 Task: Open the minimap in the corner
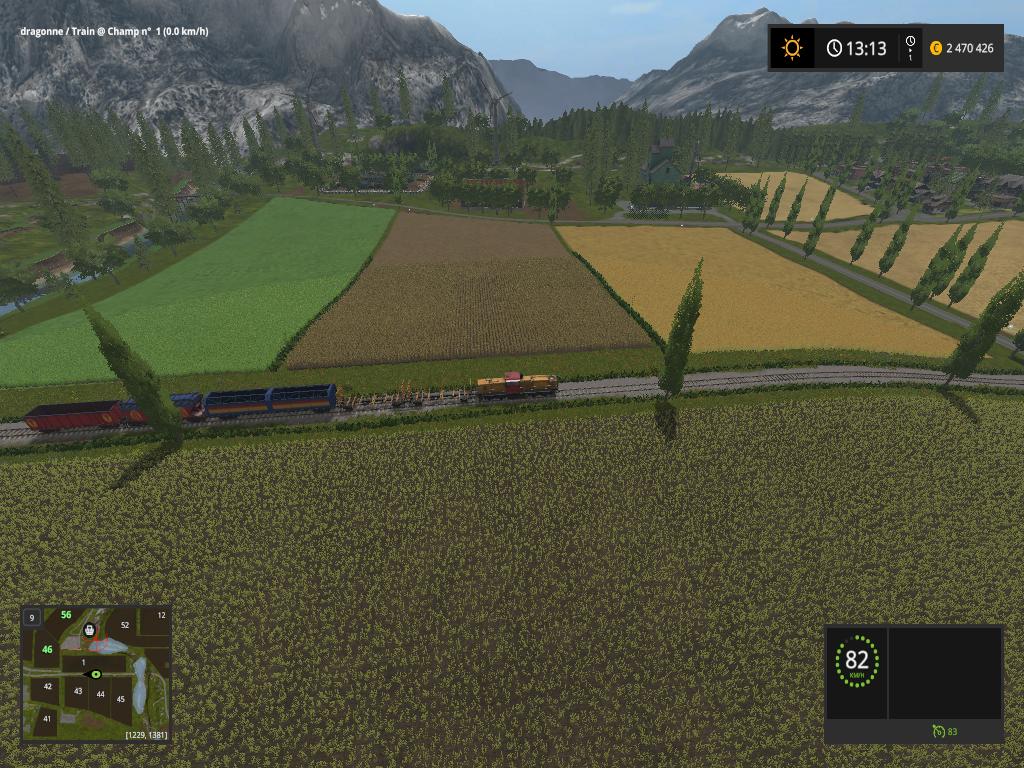96,672
